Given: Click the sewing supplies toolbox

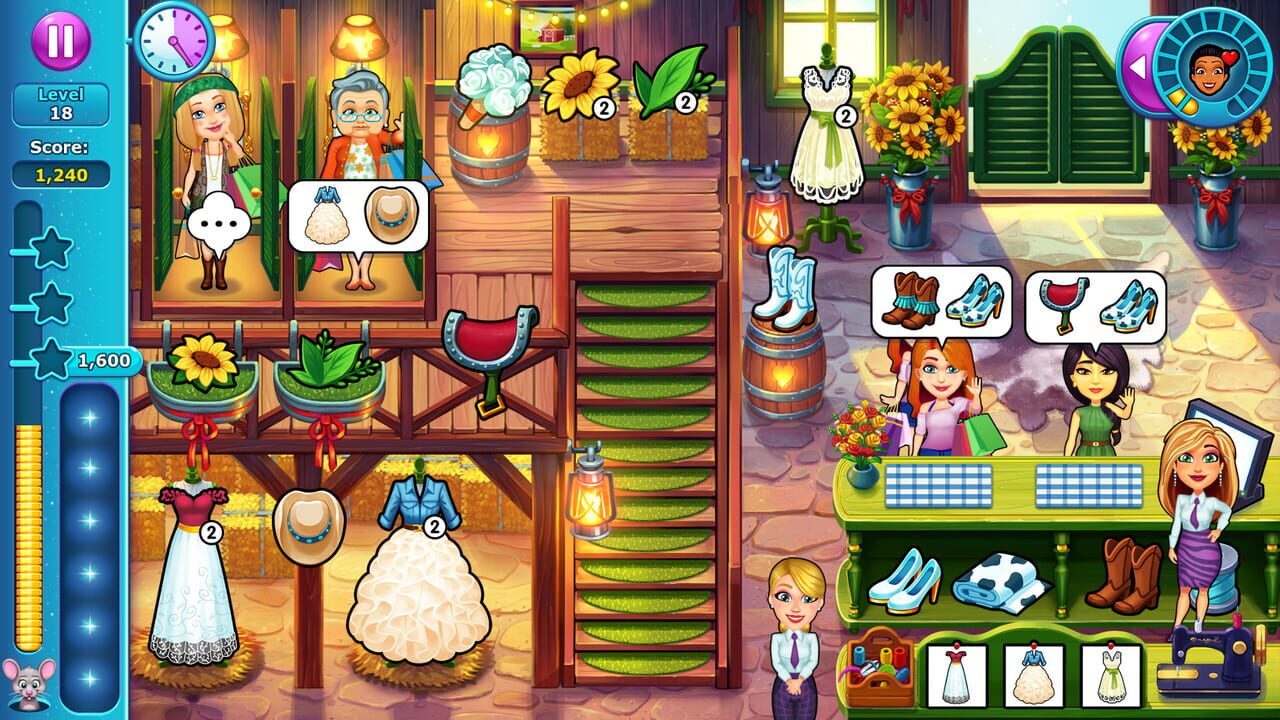Looking at the screenshot, I should (x=880, y=673).
